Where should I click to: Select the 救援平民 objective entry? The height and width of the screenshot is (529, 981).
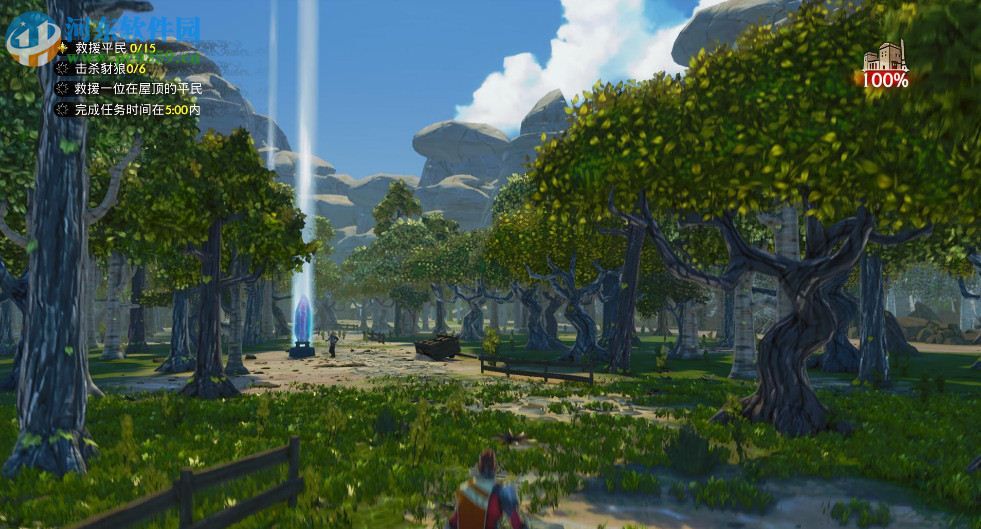[x=115, y=48]
